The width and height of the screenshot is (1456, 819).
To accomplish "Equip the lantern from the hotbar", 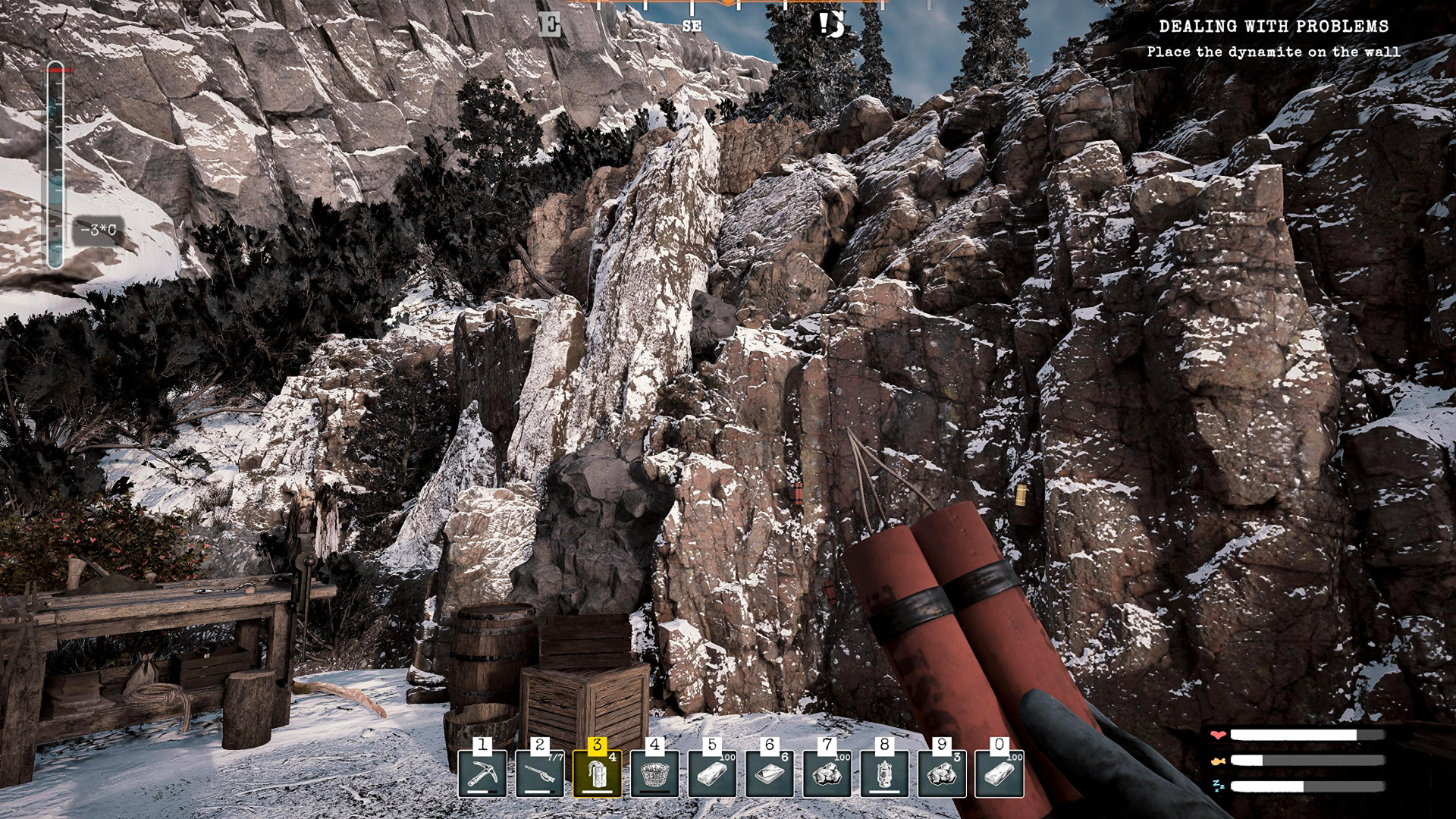I will (884, 773).
